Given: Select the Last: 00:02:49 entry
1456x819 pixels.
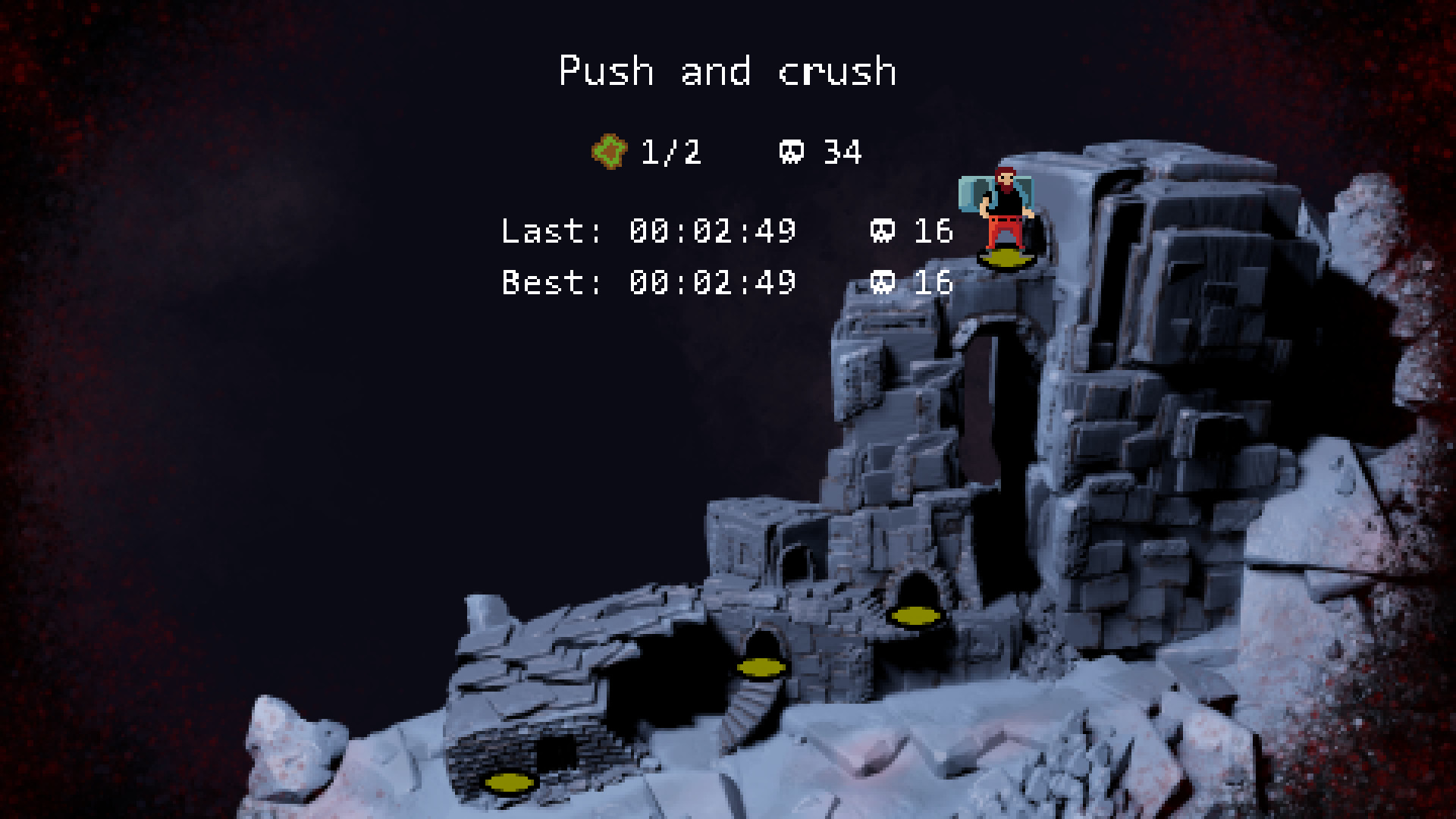Looking at the screenshot, I should 648,232.
